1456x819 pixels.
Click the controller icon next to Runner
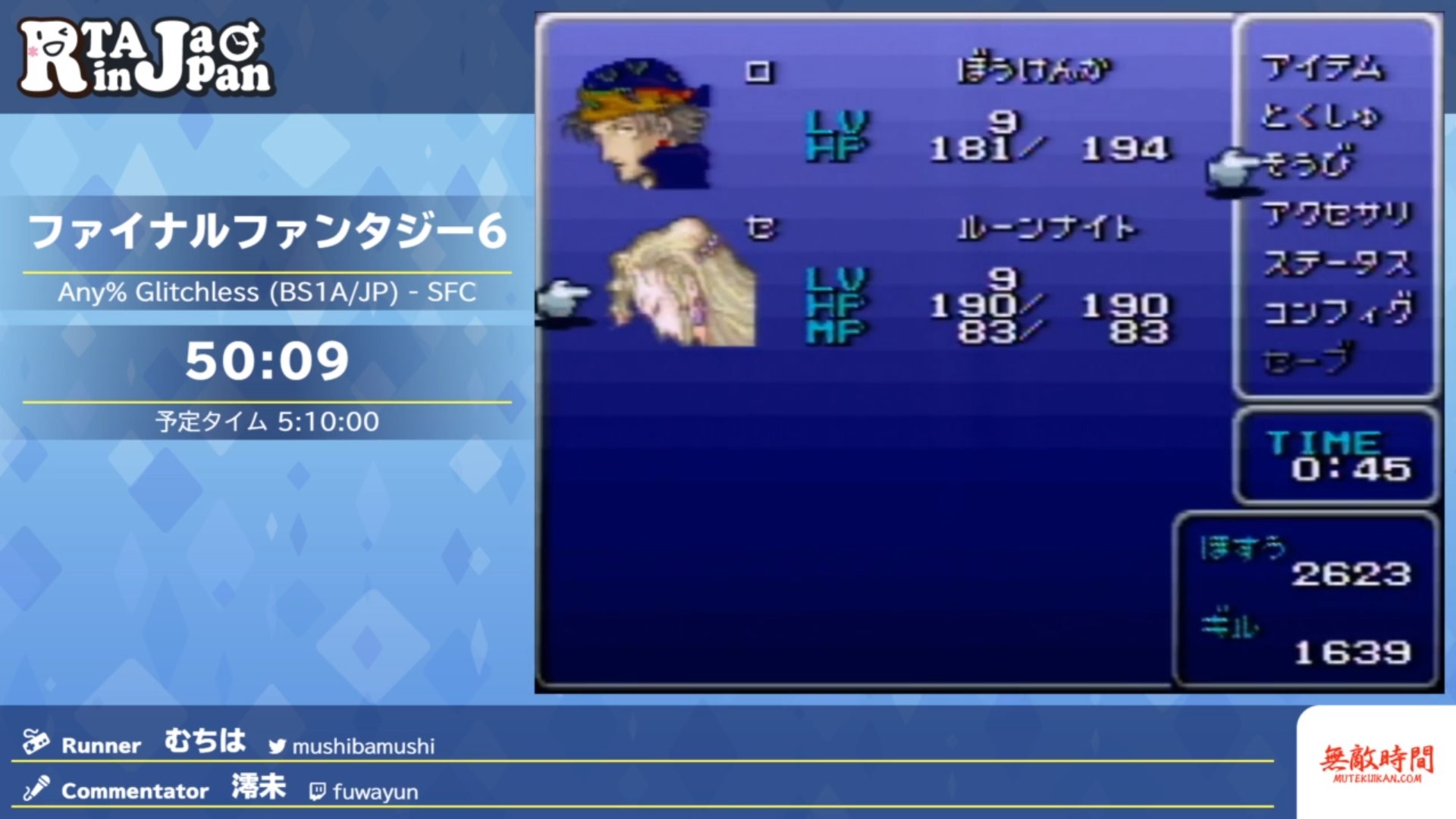[x=36, y=745]
